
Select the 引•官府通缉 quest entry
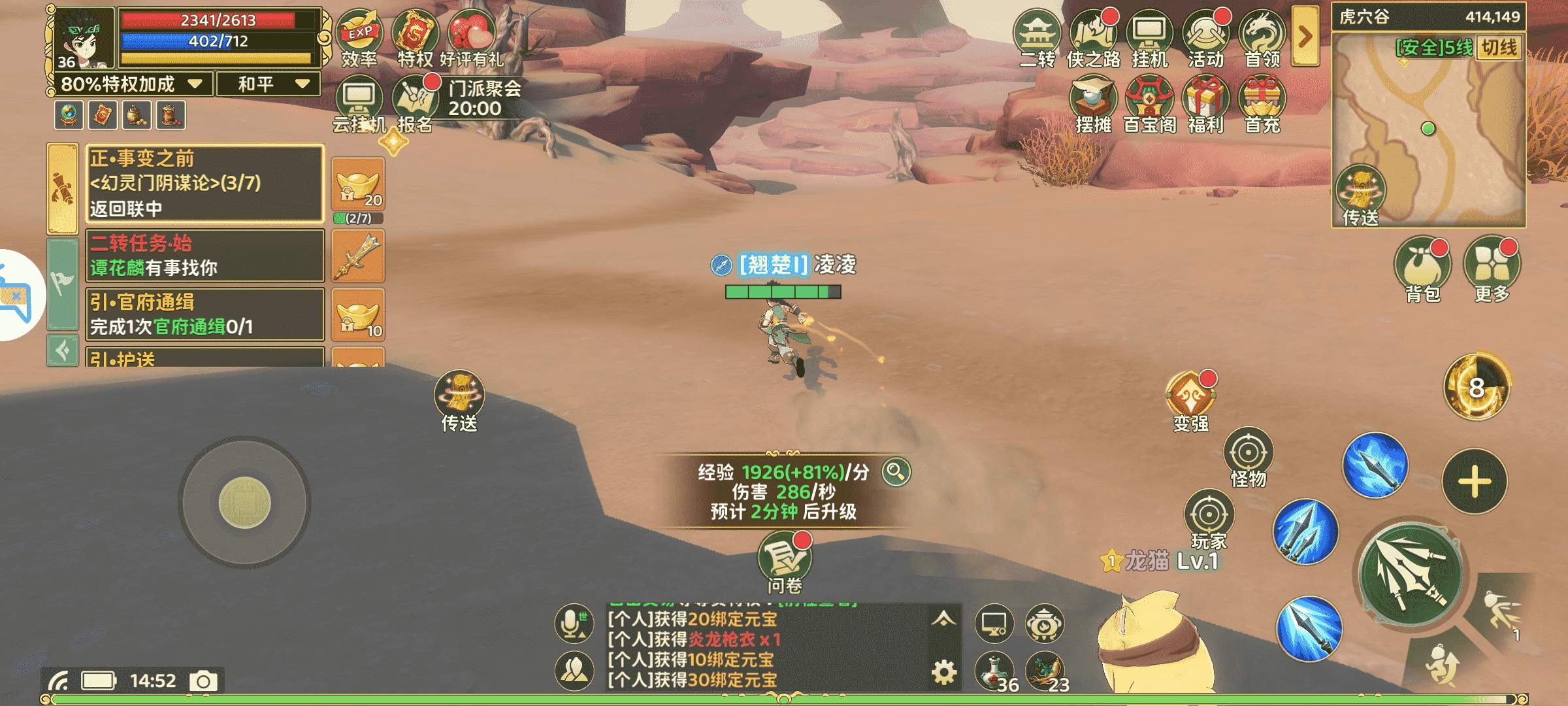click(205, 314)
